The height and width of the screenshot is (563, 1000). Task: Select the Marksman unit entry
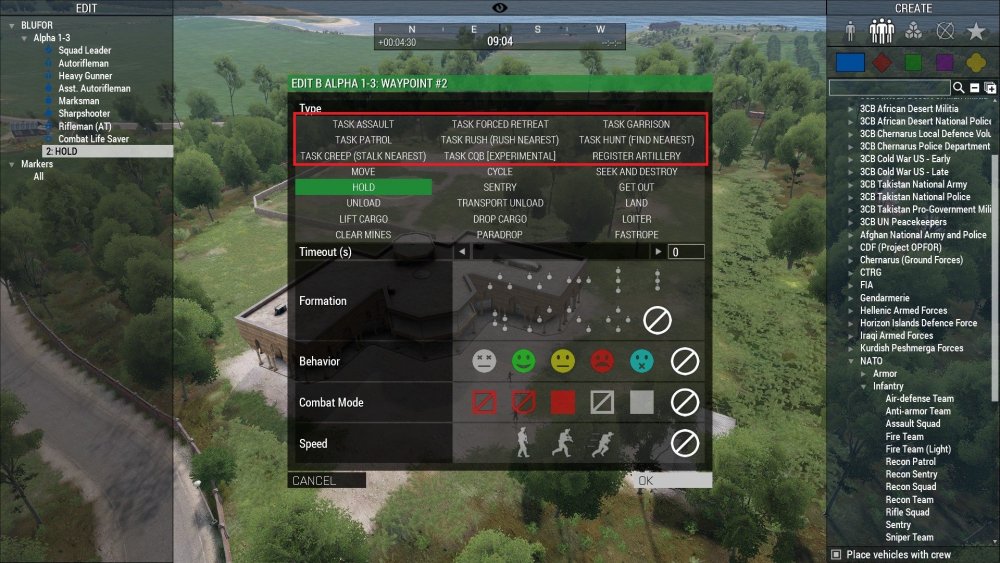coord(79,101)
